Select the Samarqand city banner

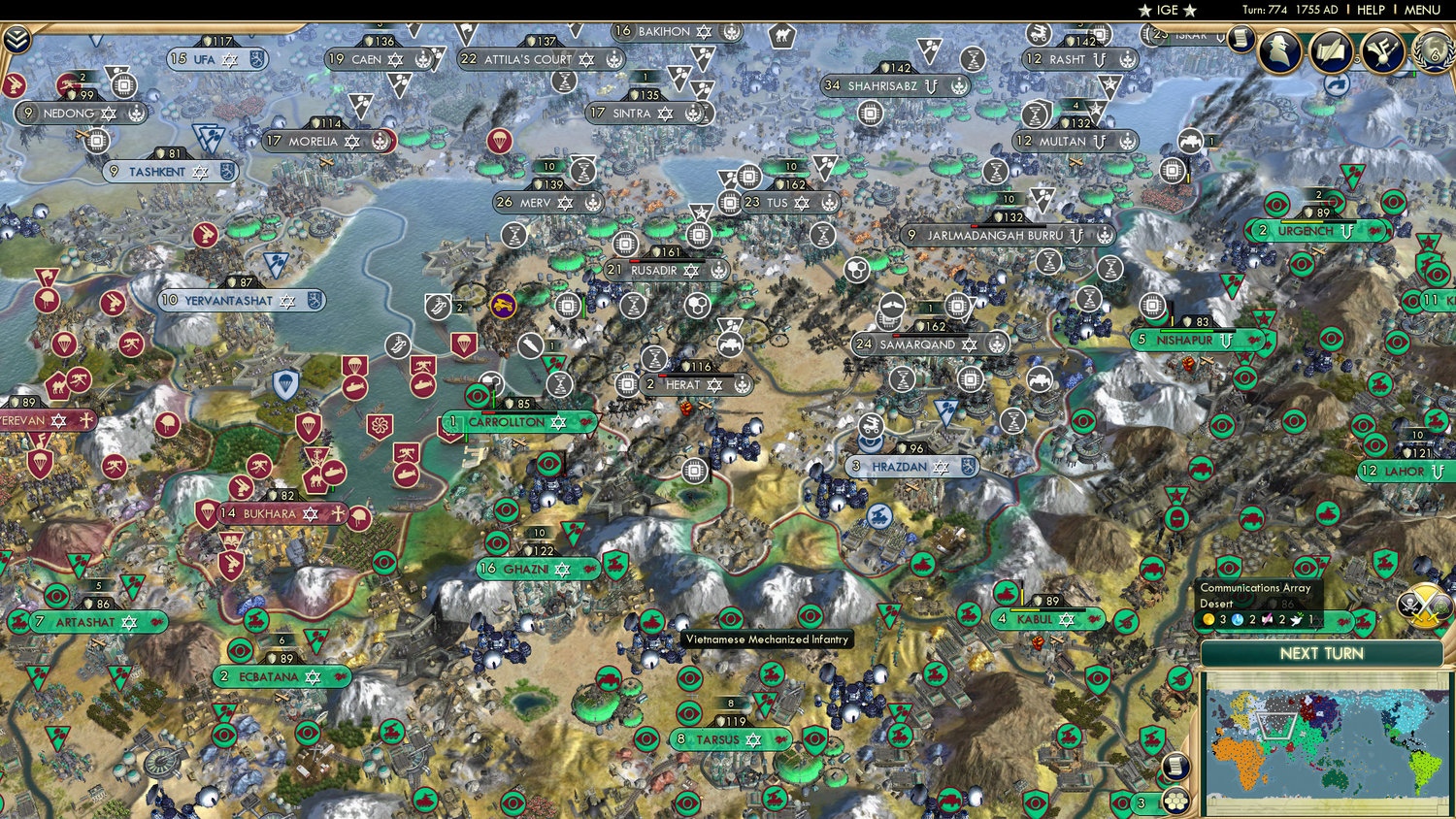click(x=917, y=344)
